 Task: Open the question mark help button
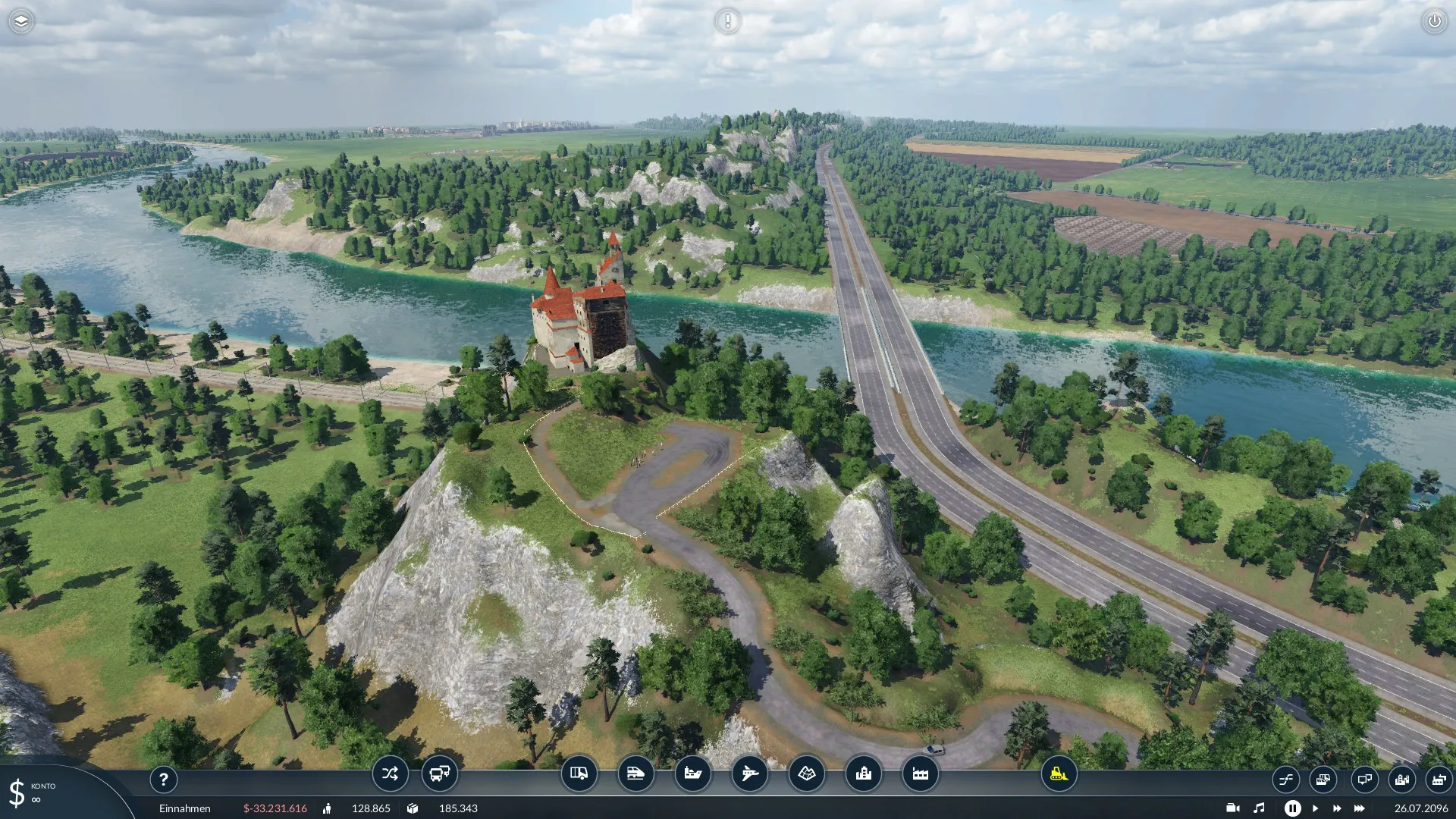pyautogui.click(x=163, y=779)
